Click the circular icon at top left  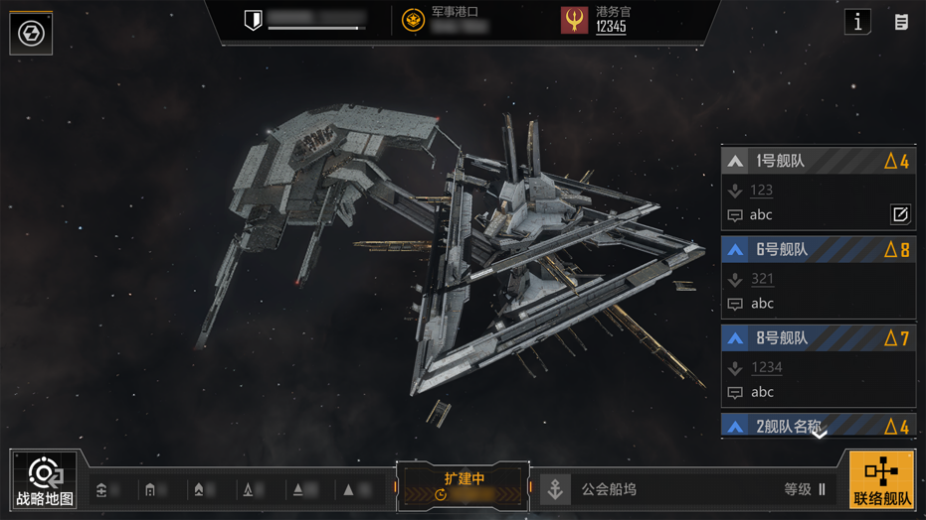coord(31,34)
